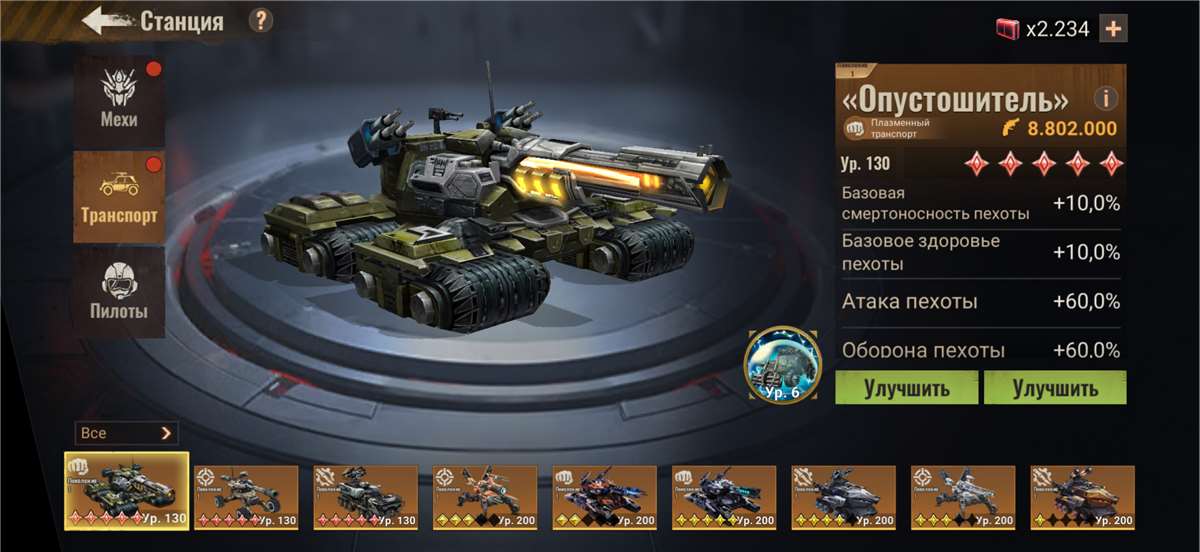This screenshot has height=552, width=1200.
Task: Open the Пилоты tab
Action: coord(119,291)
